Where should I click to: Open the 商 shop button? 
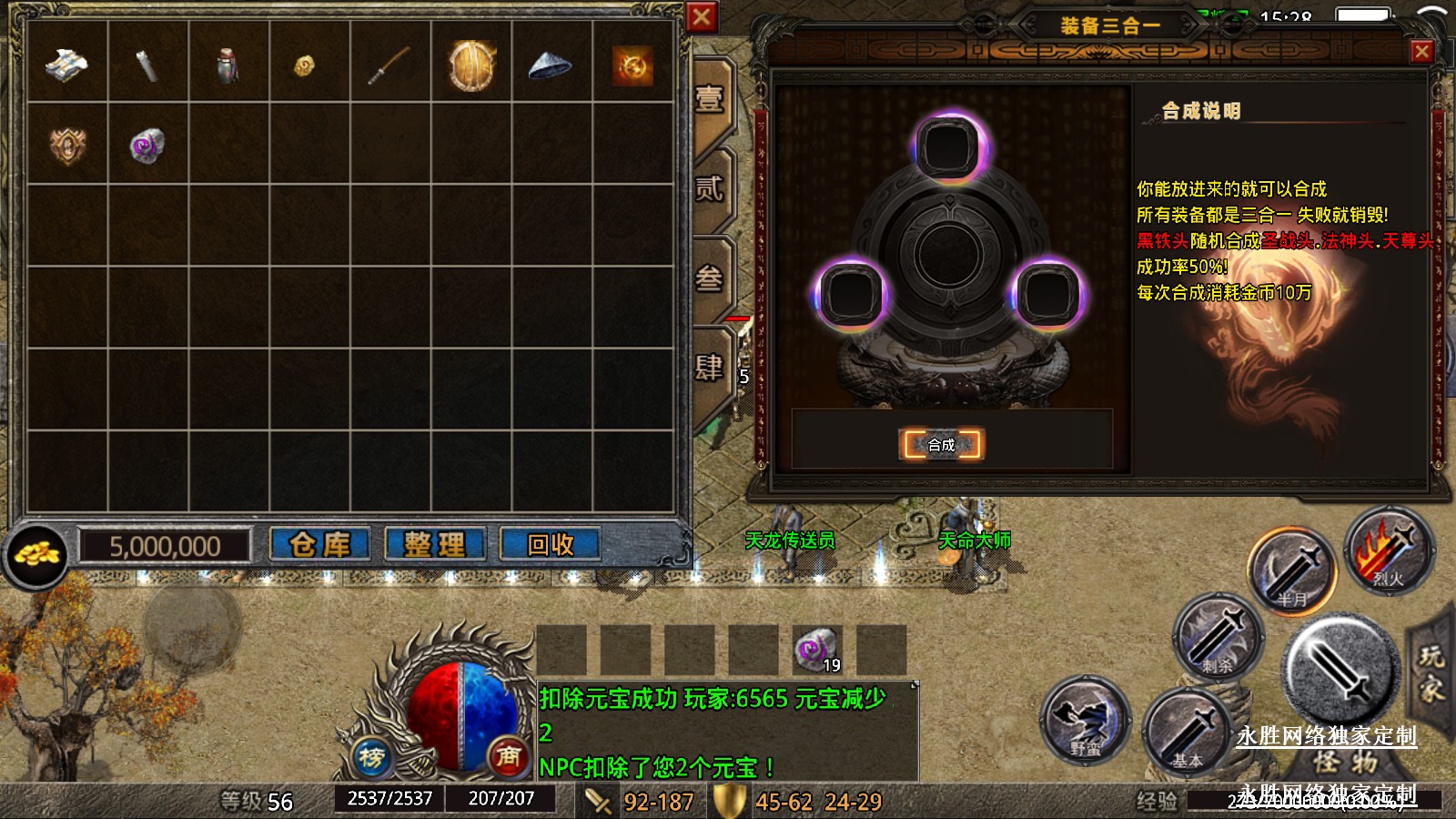tap(508, 755)
